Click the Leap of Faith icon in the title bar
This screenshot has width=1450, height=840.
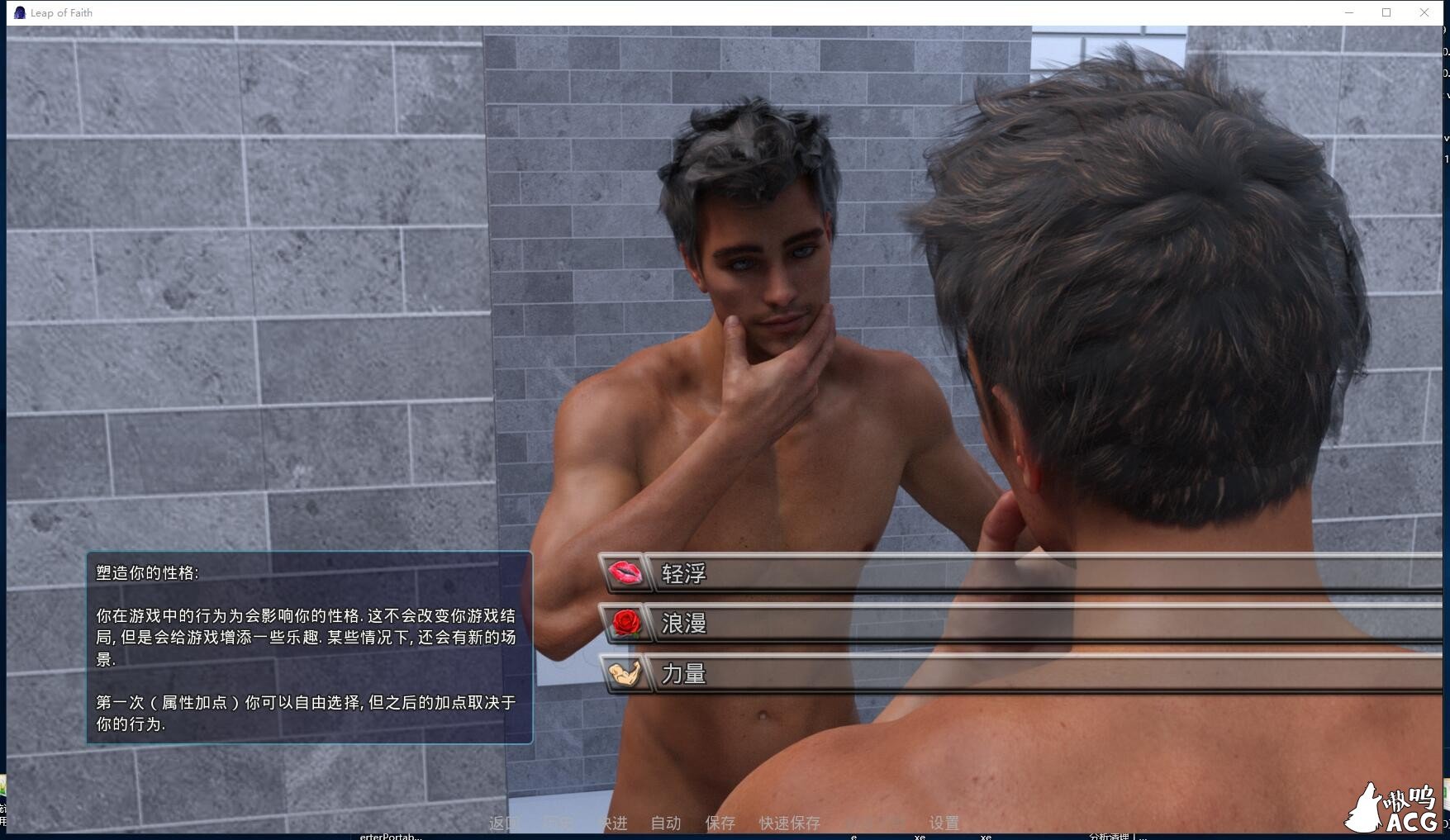pos(18,12)
